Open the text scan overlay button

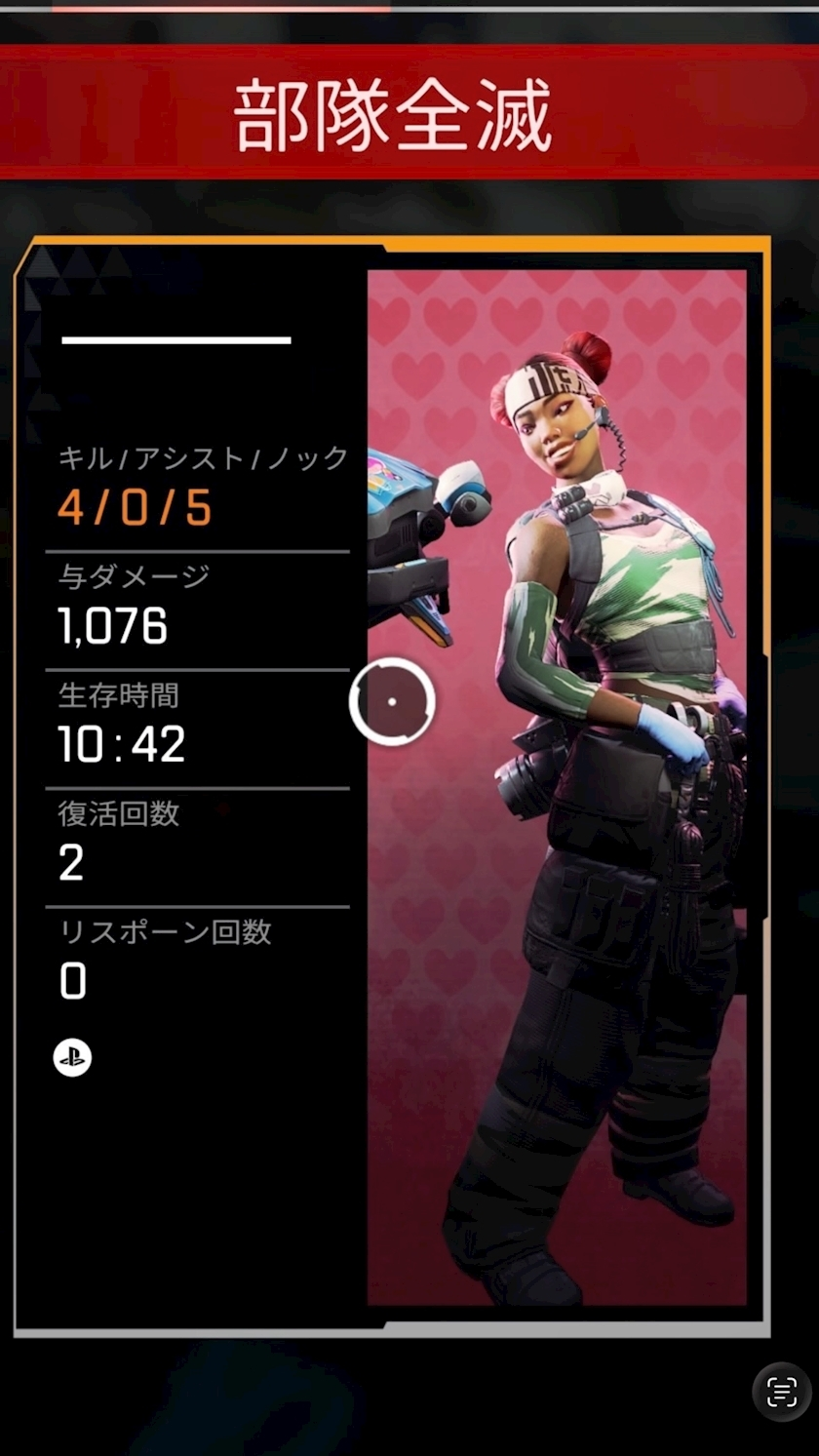(782, 1392)
